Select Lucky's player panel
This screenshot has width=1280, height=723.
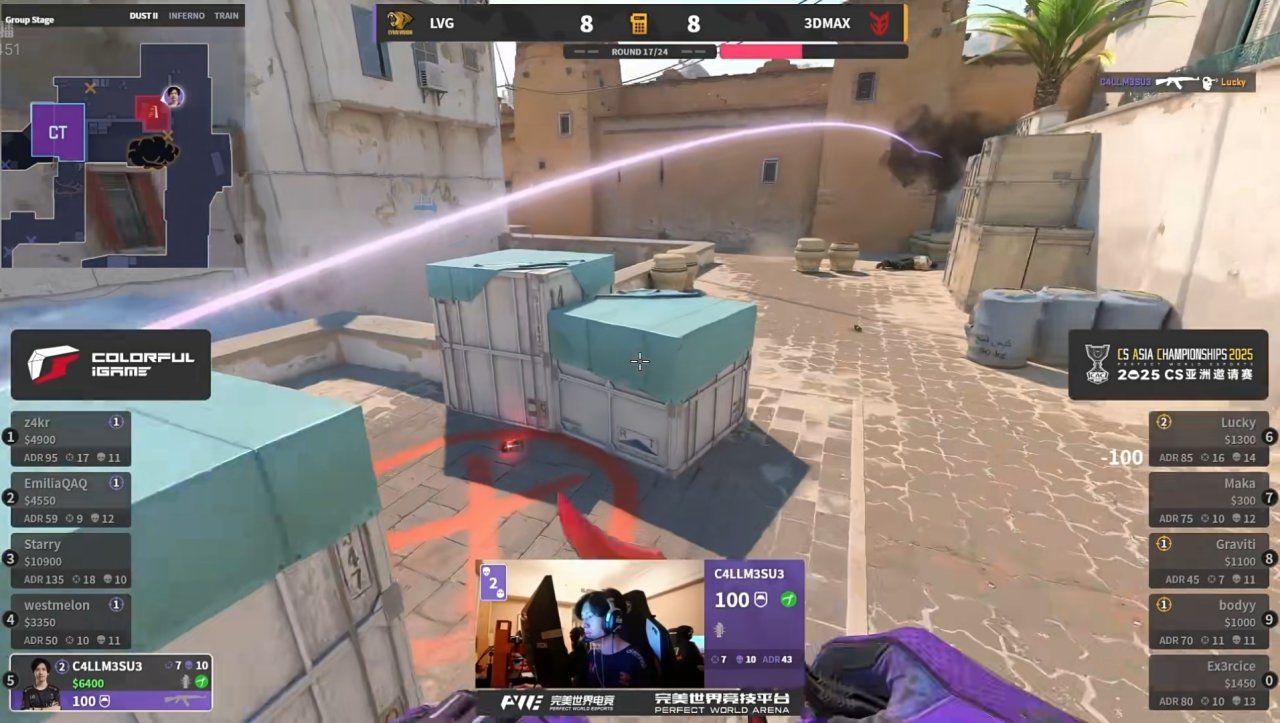pos(1208,440)
